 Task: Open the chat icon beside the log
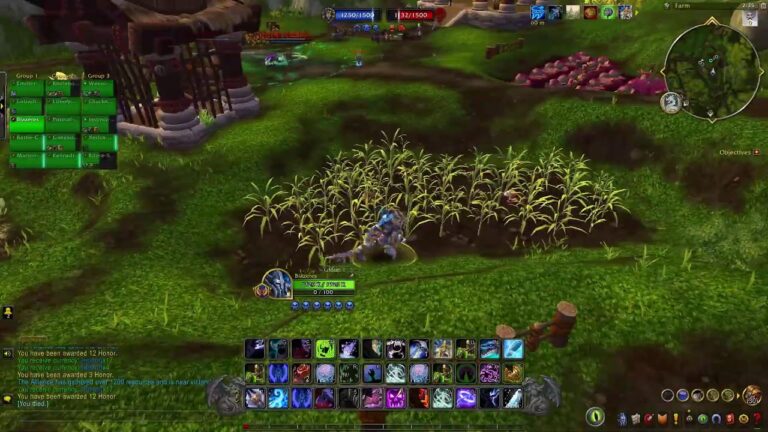pos(8,352)
